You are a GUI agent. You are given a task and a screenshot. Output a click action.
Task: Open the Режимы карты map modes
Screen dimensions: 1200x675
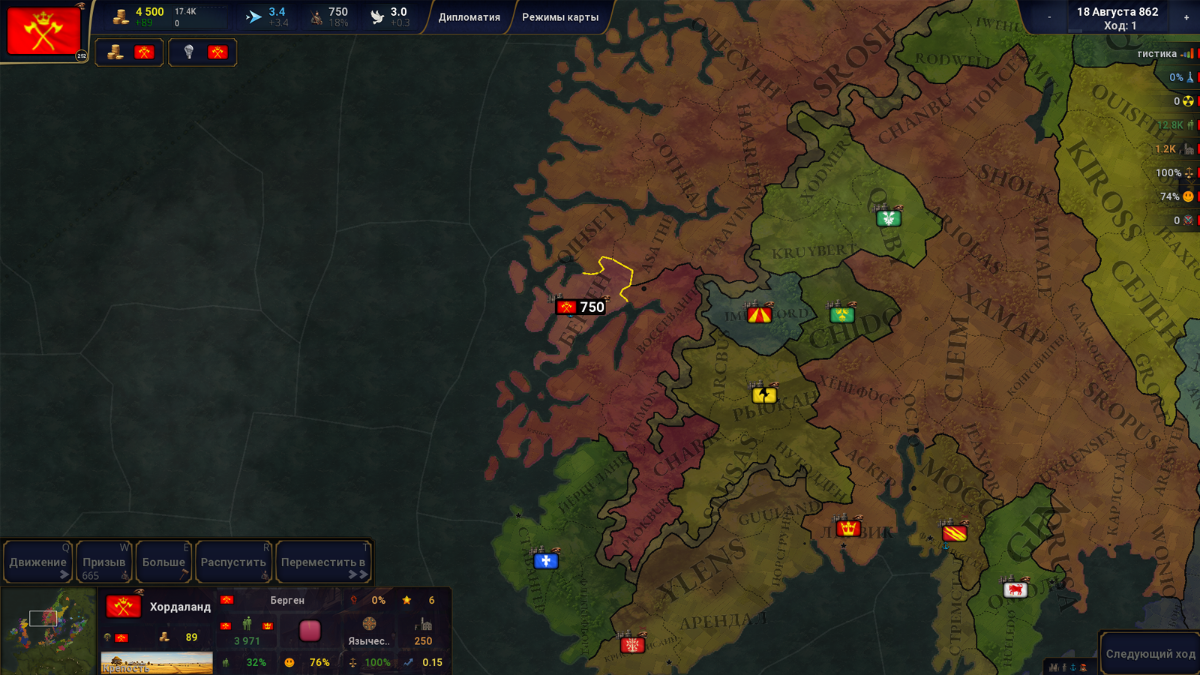point(560,17)
